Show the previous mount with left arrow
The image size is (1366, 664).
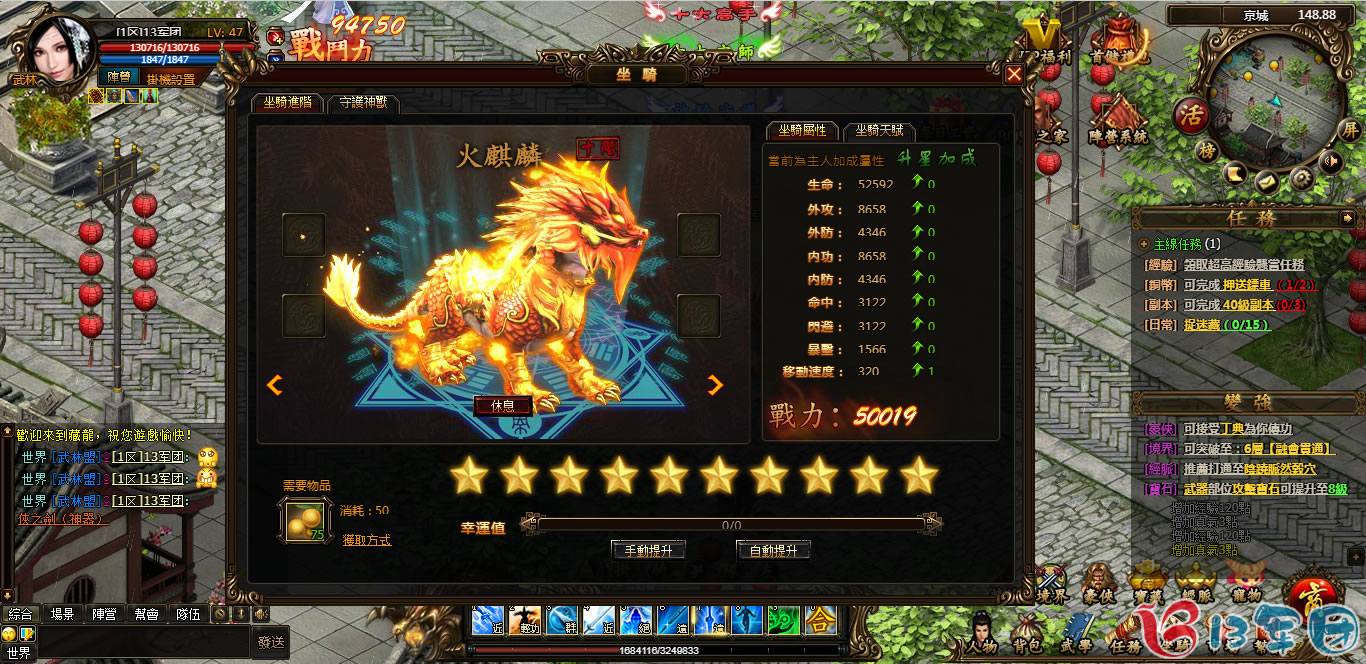pos(274,385)
